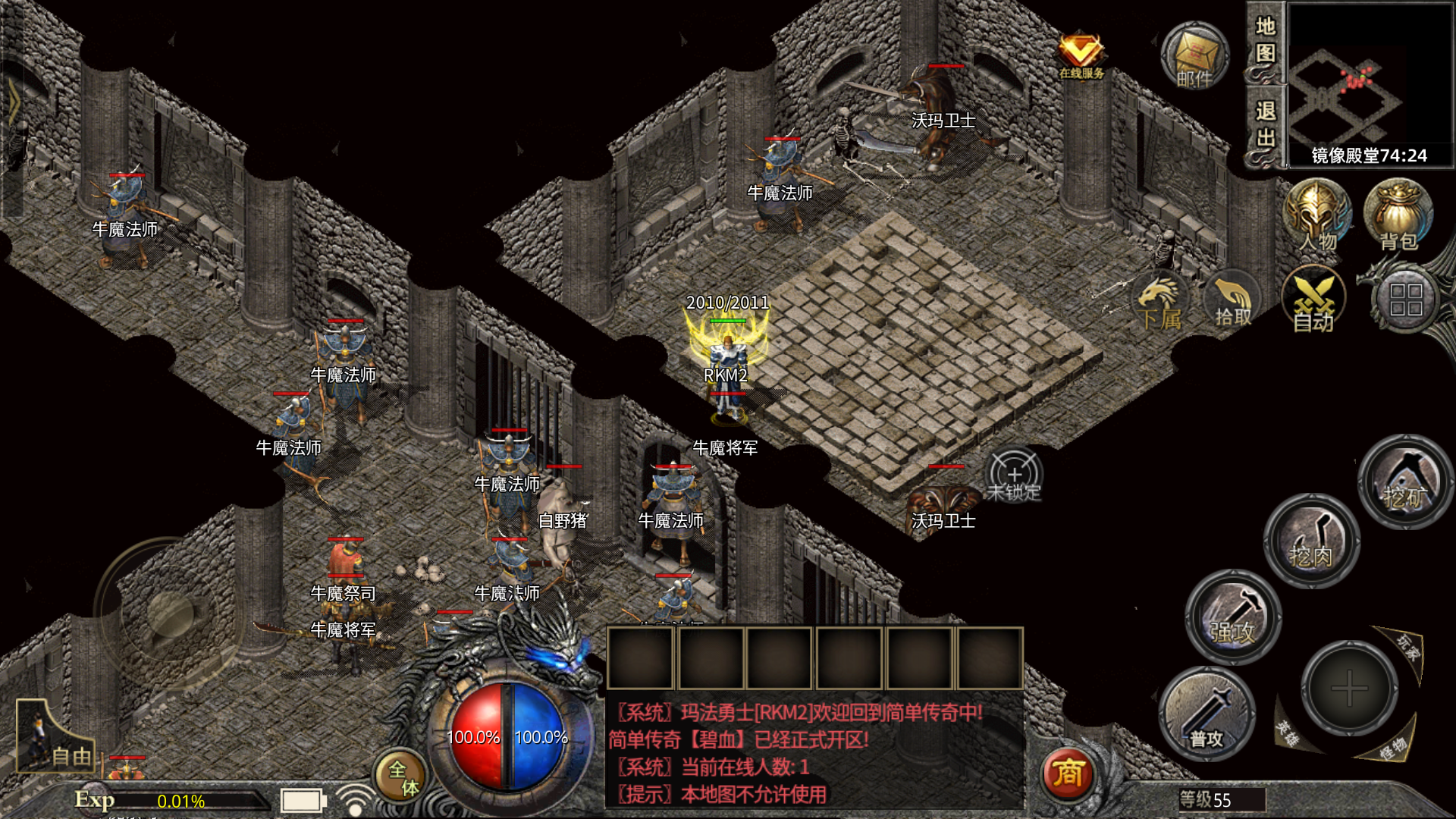Open the 地图 map button
Viewport: 1456px width, 819px height.
click(x=1265, y=41)
